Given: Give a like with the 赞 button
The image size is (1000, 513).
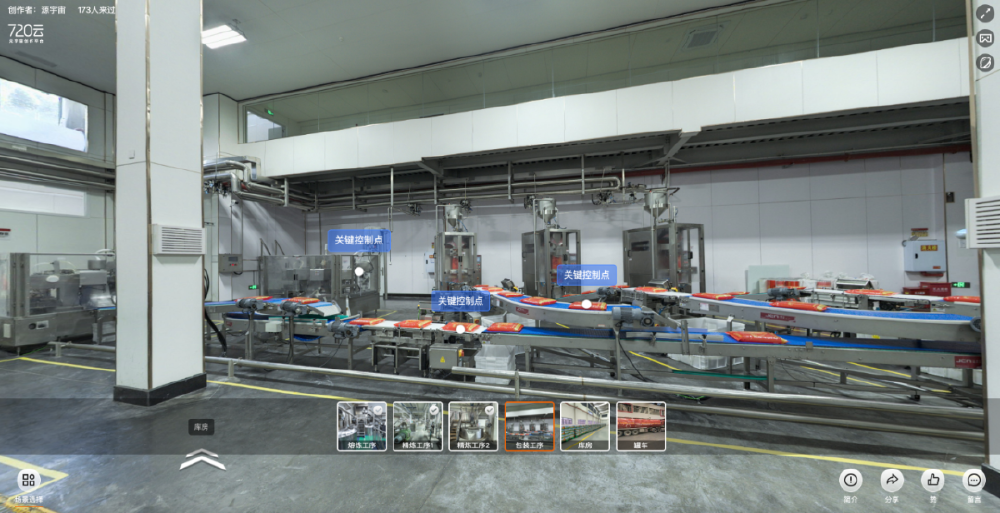Looking at the screenshot, I should [933, 480].
